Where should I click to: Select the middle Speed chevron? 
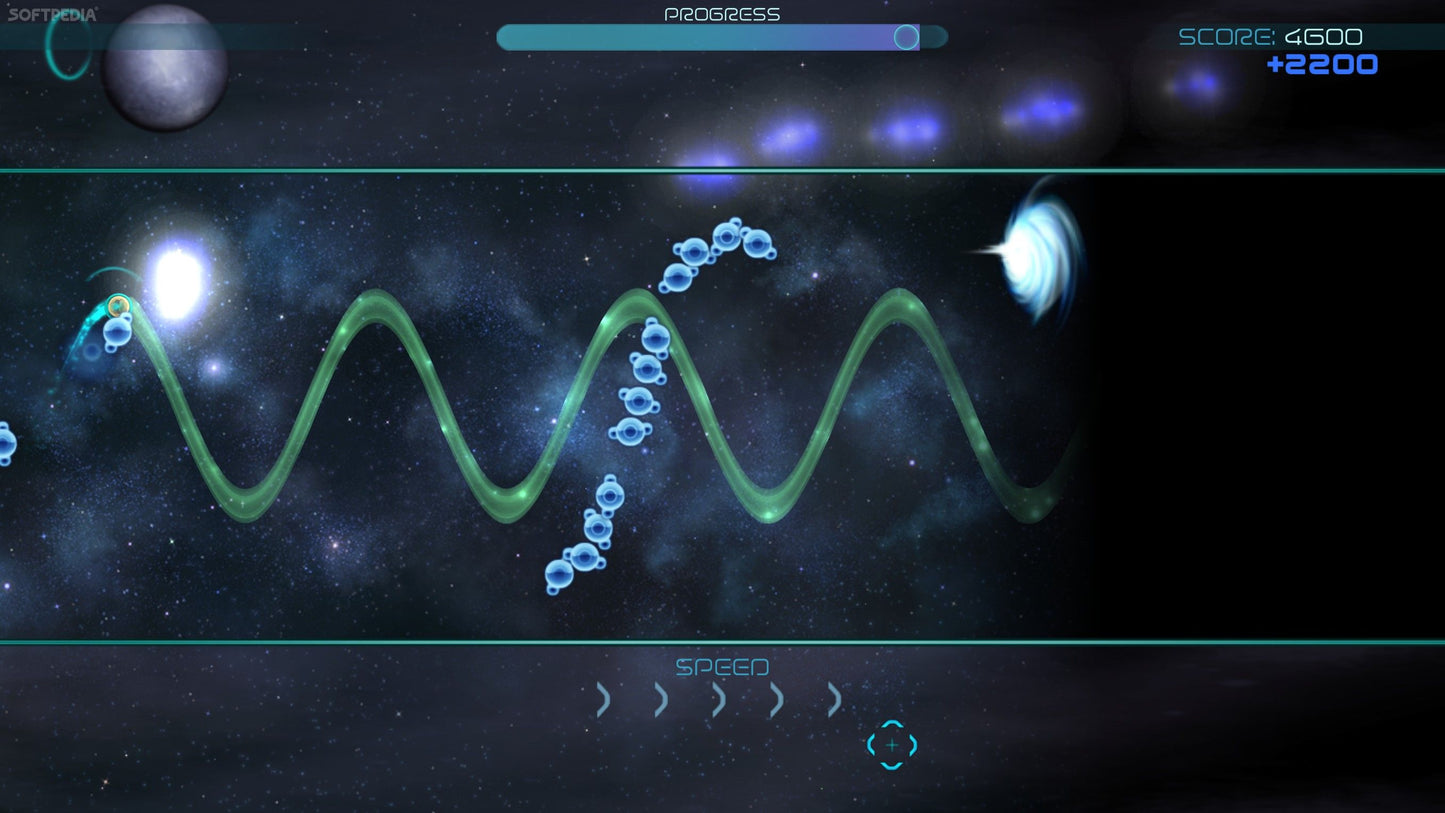(x=718, y=699)
